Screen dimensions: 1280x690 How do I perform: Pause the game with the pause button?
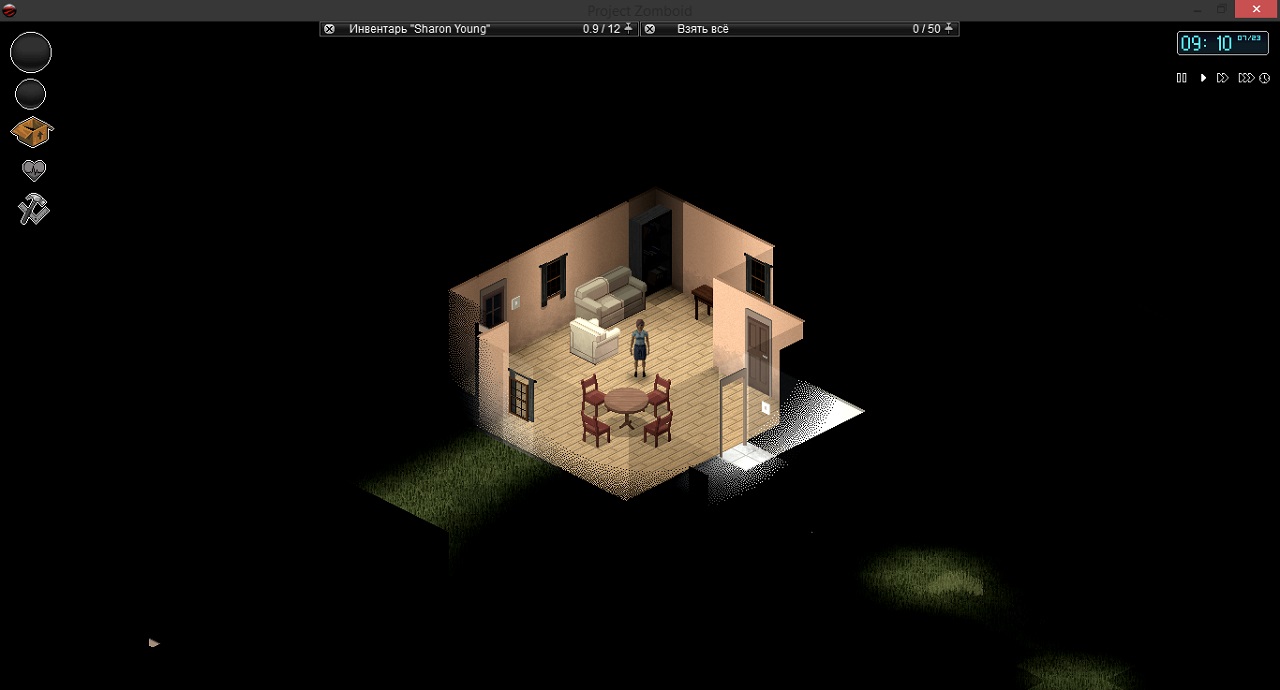coord(1181,78)
